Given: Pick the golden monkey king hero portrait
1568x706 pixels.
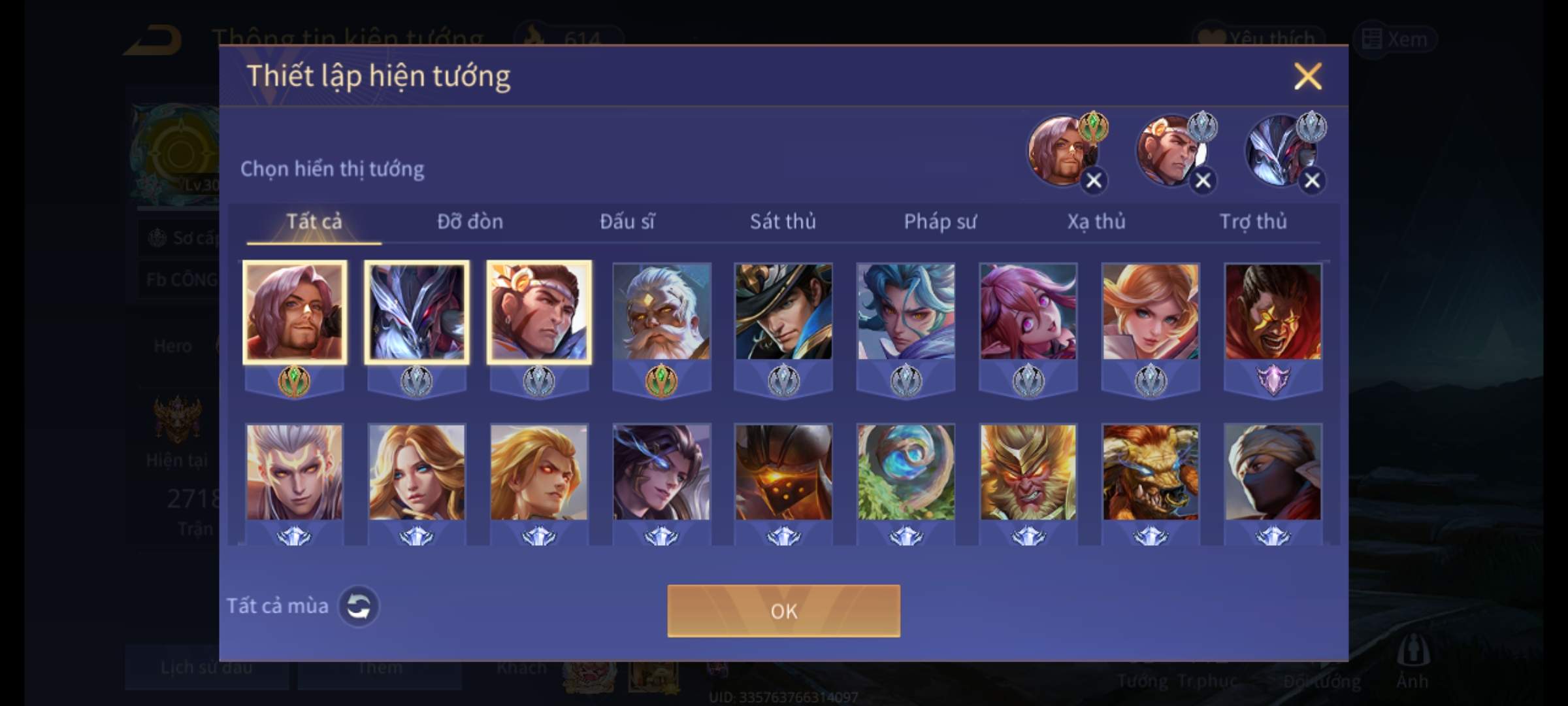Looking at the screenshot, I should [1028, 472].
